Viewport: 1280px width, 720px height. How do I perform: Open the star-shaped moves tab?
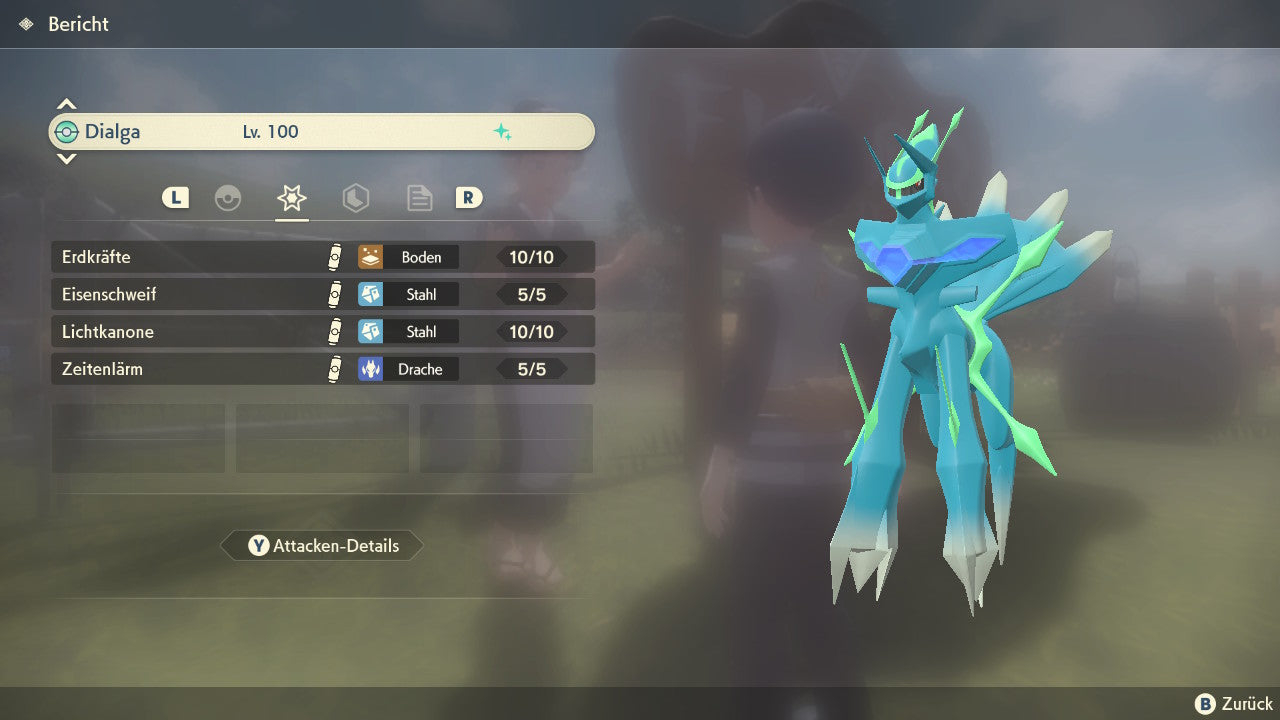291,198
